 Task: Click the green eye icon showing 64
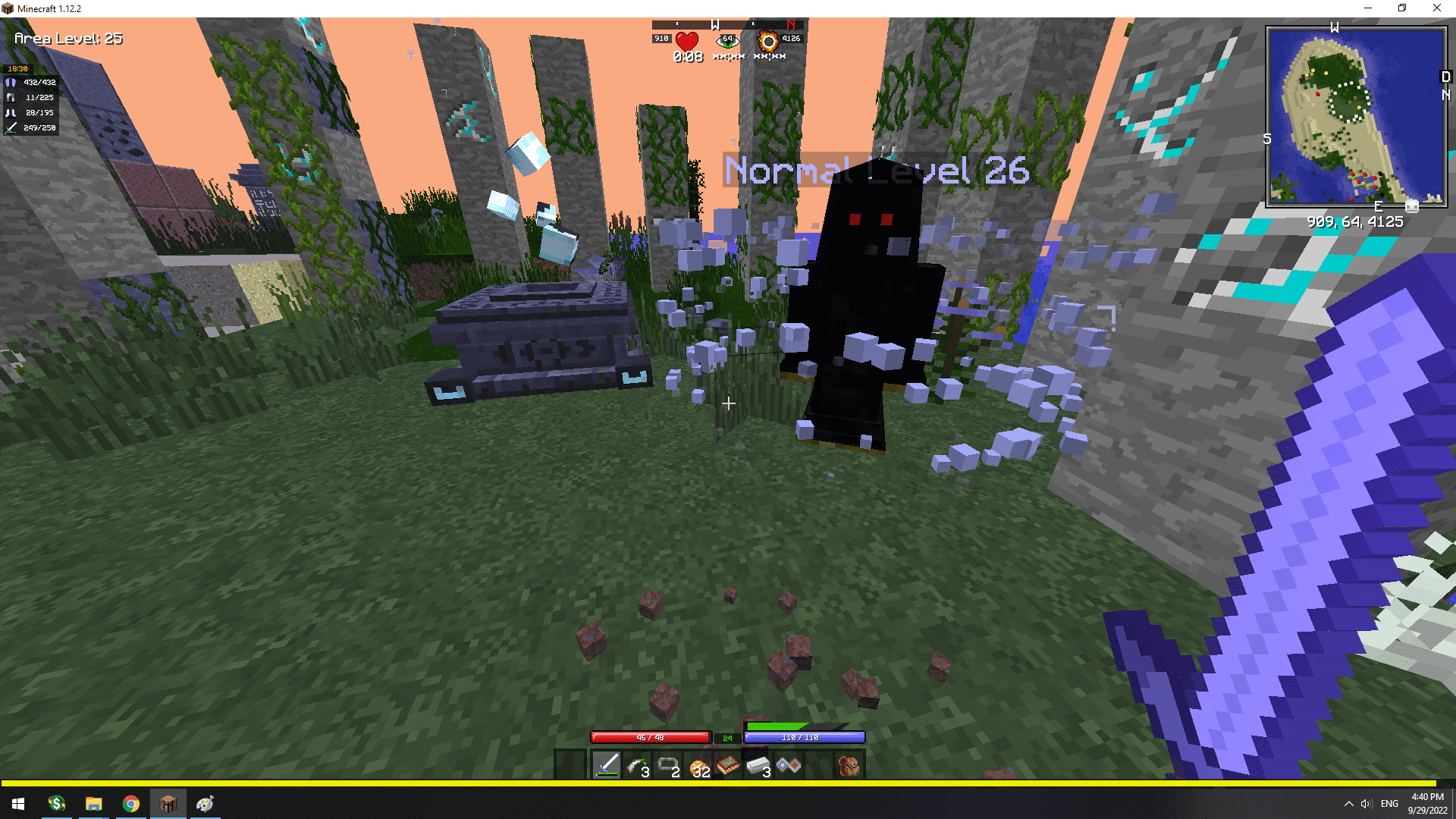tap(728, 40)
